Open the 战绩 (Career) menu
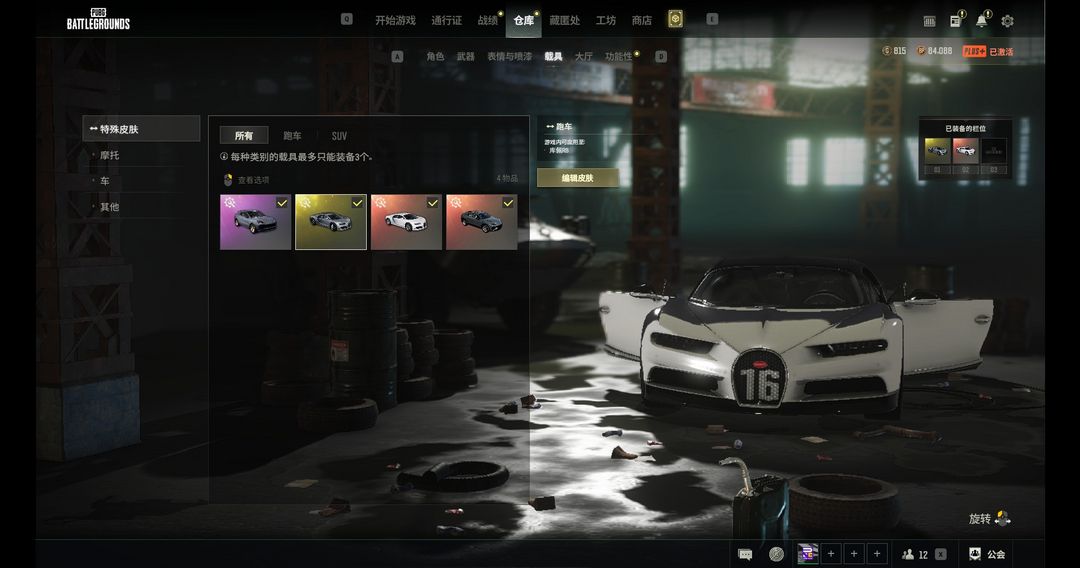 tap(488, 20)
